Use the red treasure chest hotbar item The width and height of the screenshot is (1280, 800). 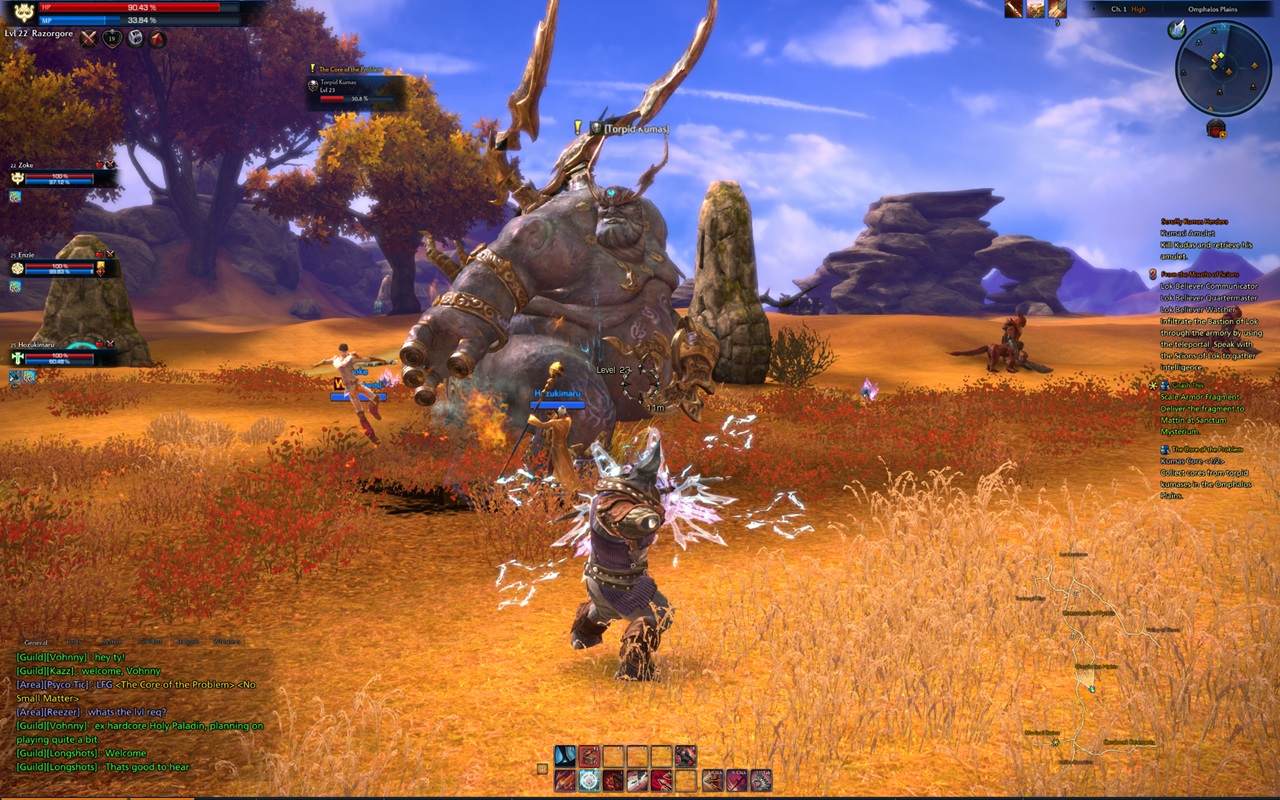click(589, 757)
